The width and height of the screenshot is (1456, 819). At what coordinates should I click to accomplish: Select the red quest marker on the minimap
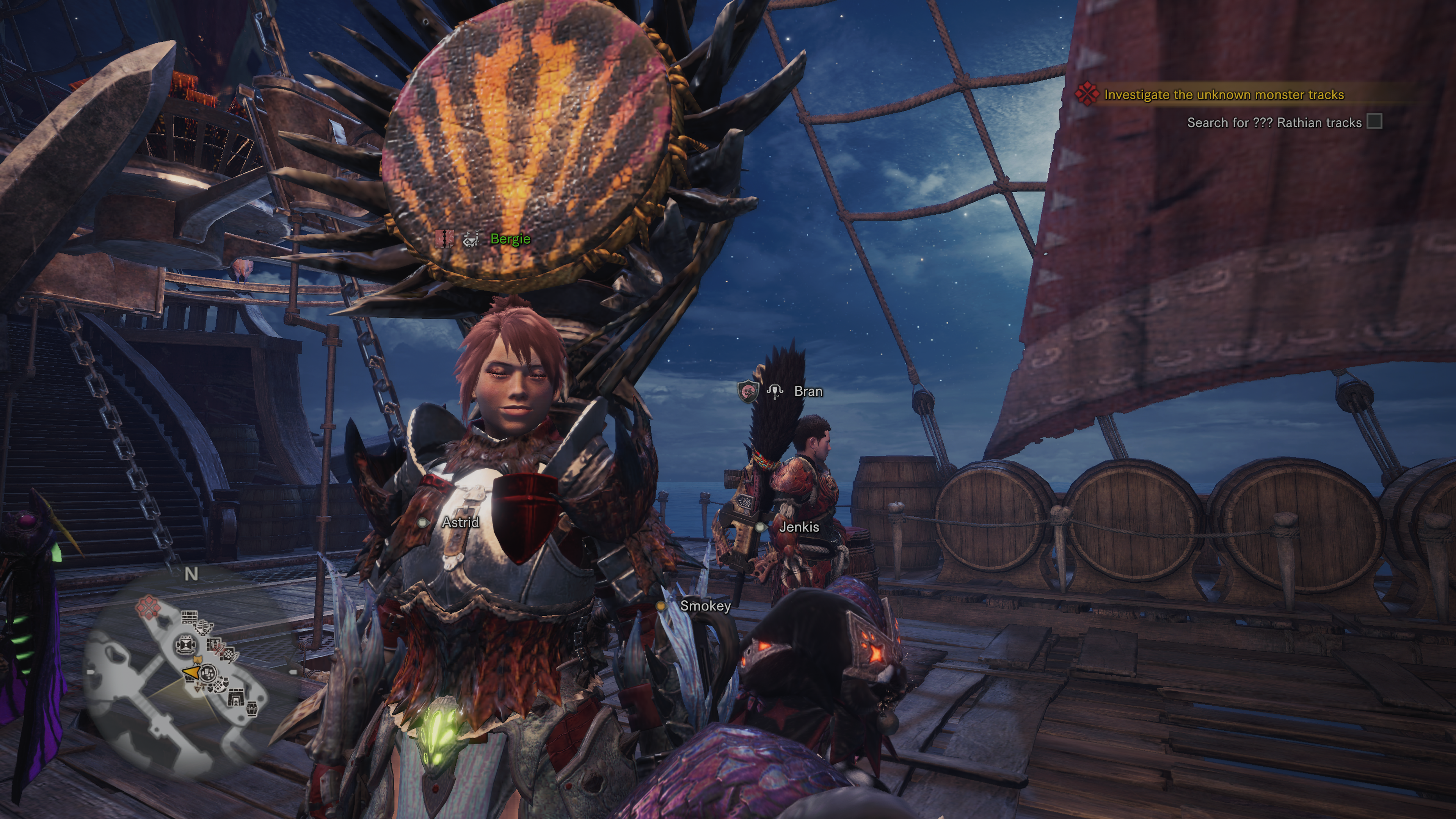coord(148,607)
